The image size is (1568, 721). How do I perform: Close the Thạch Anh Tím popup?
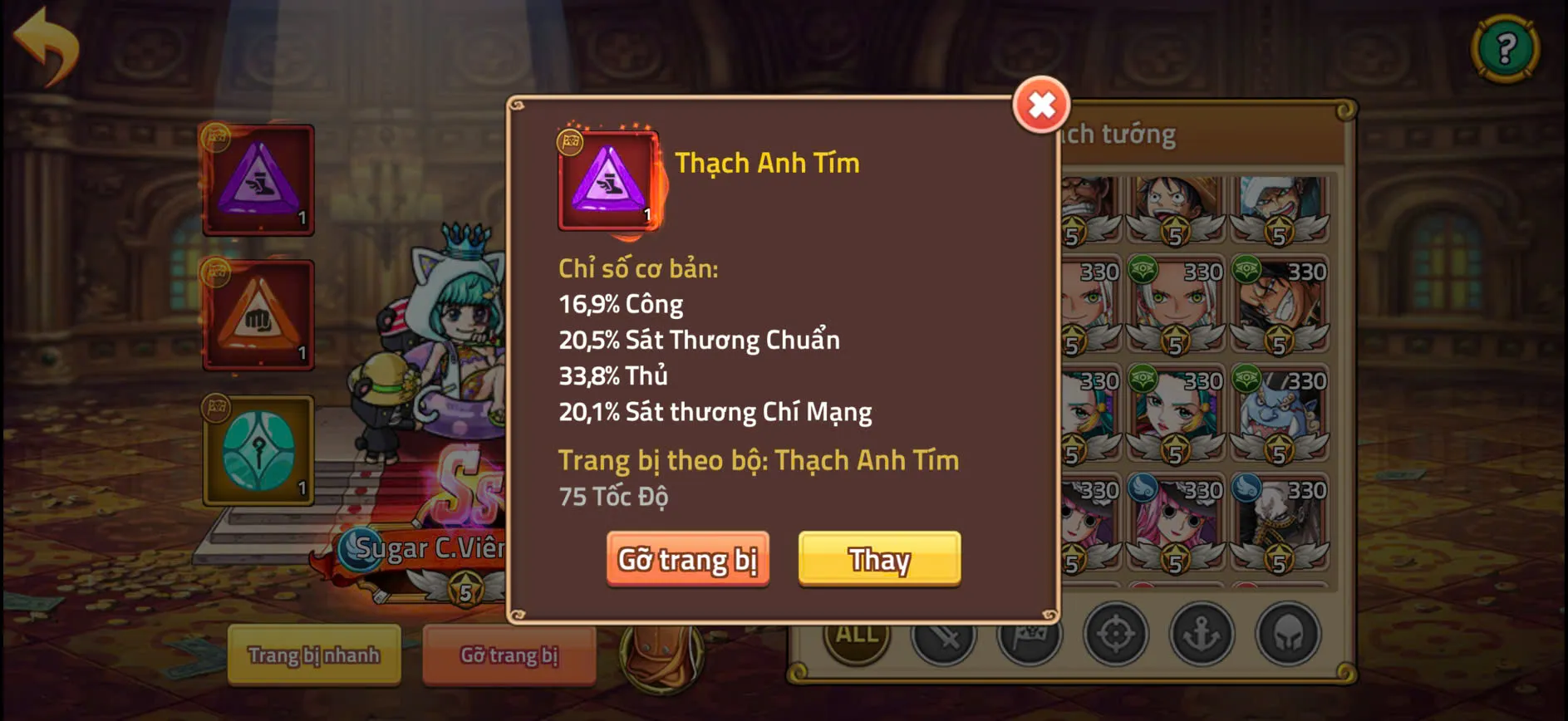click(1041, 106)
